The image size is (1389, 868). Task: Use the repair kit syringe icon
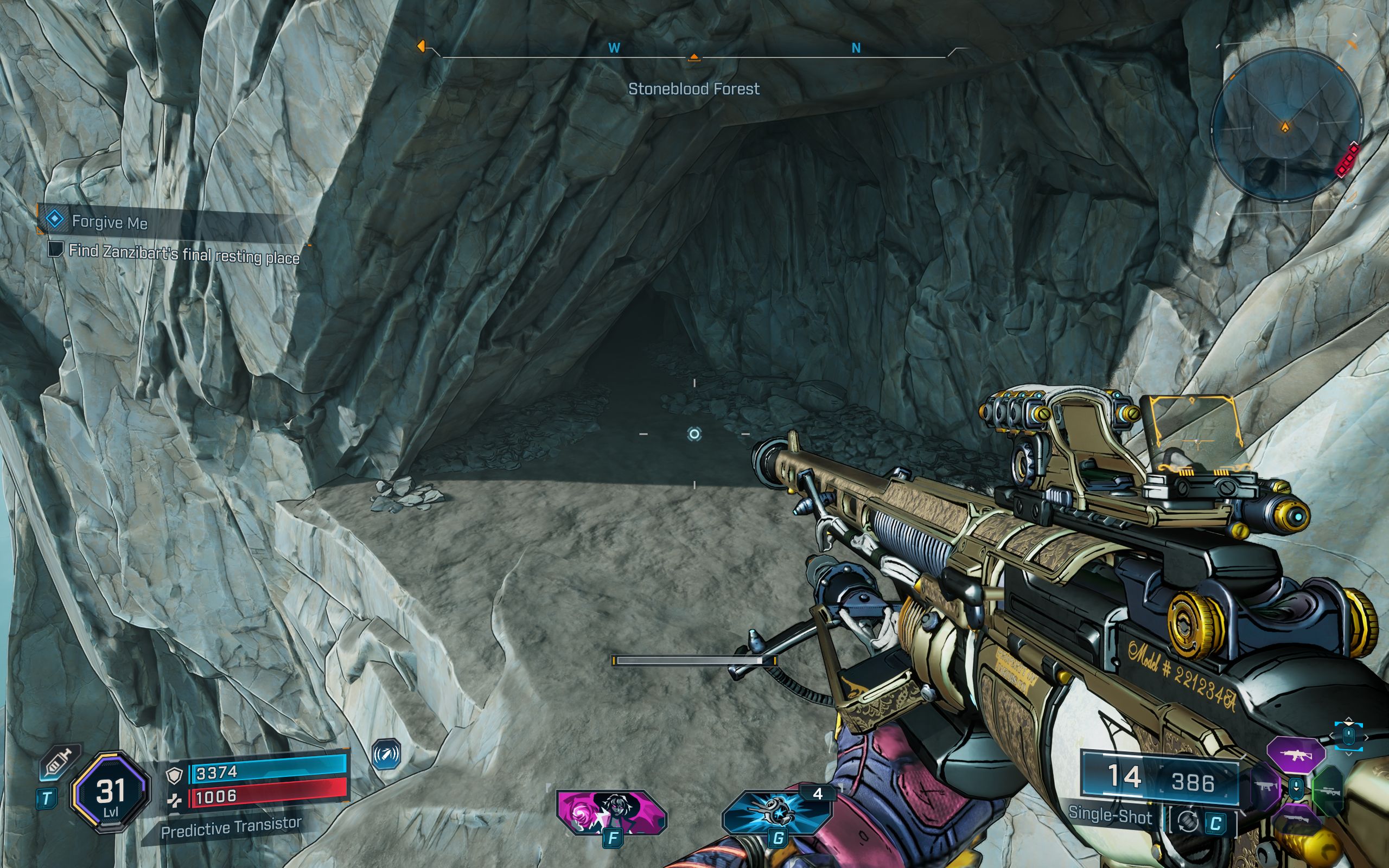pos(59,763)
